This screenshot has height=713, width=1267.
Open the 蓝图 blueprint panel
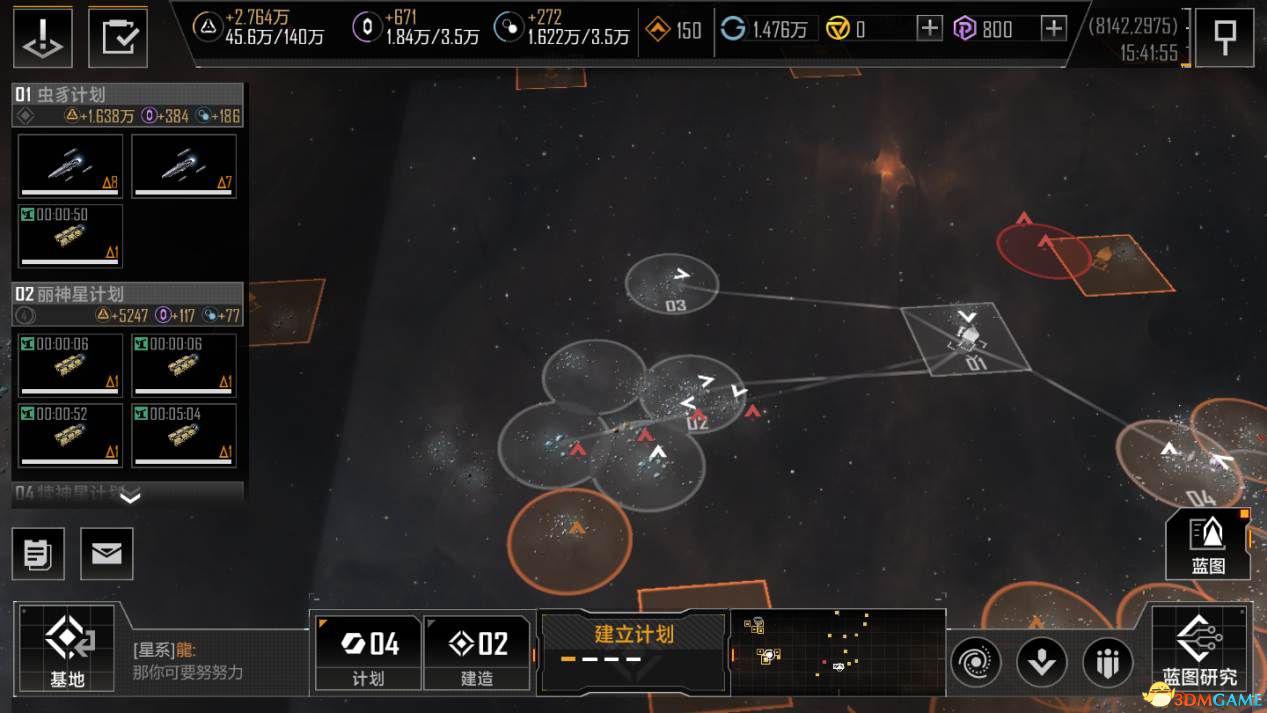(1208, 544)
